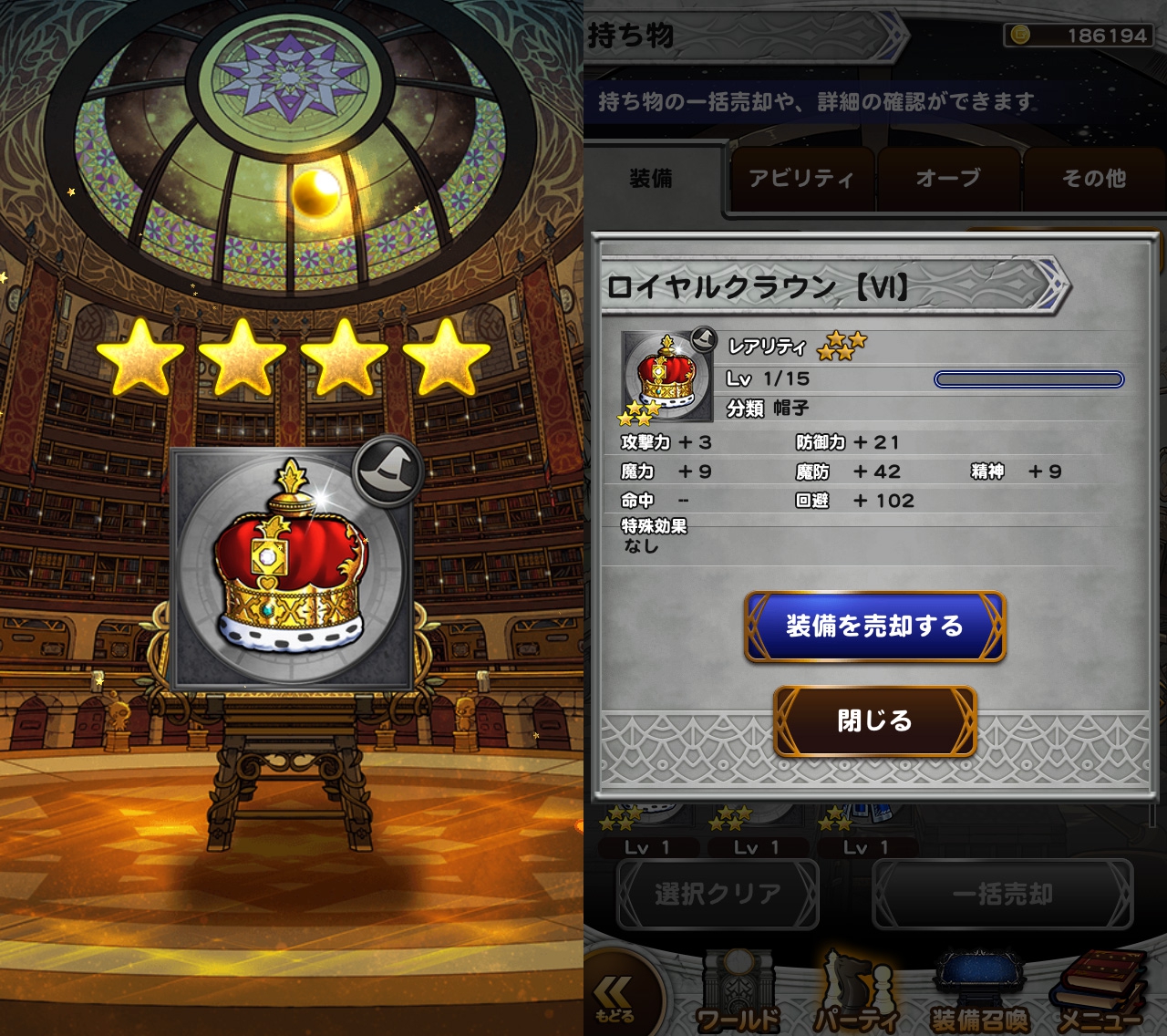Sell the equipment with 装備を売却する

875,627
